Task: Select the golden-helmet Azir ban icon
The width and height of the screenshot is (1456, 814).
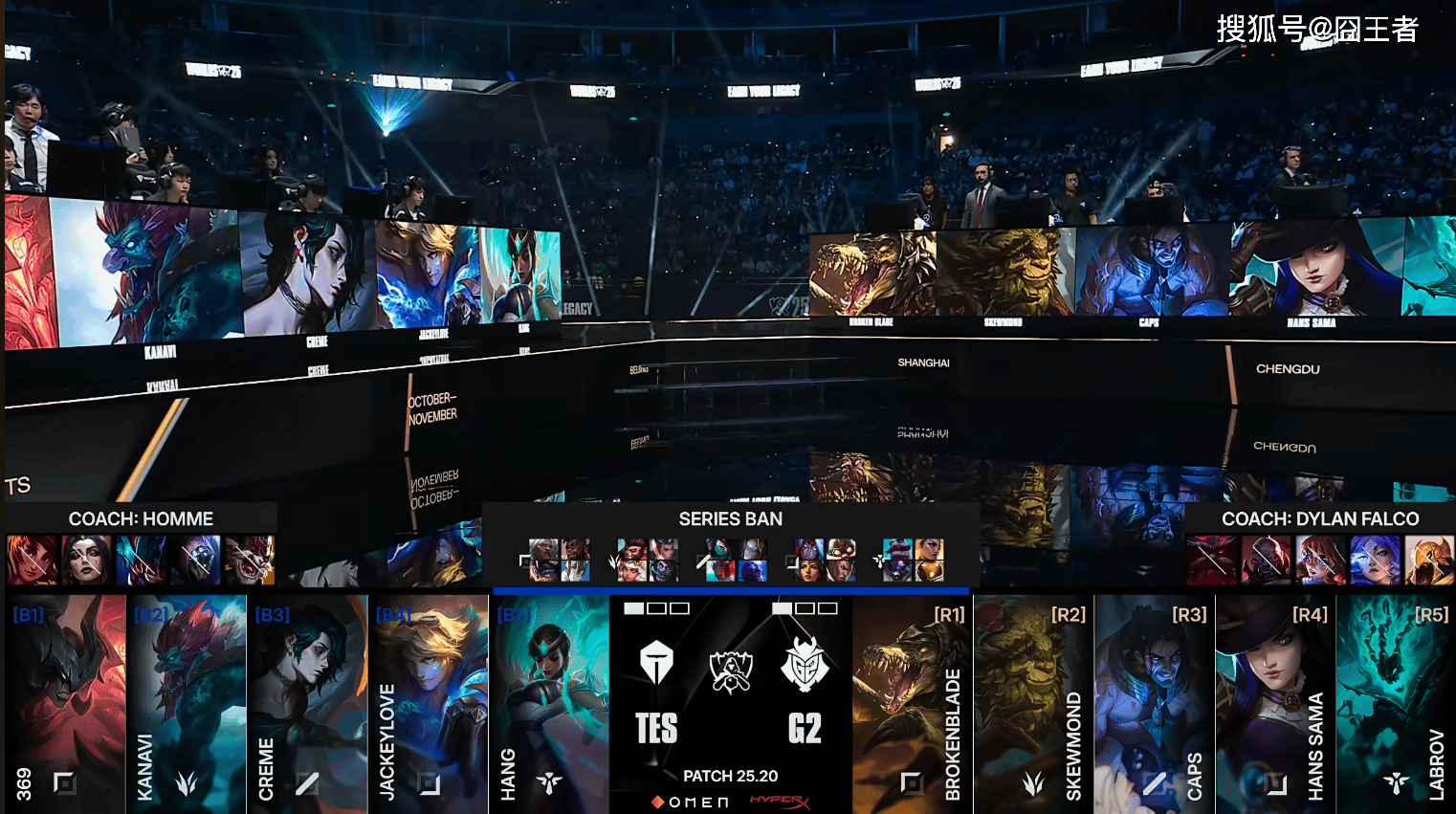Action: coord(1429,561)
